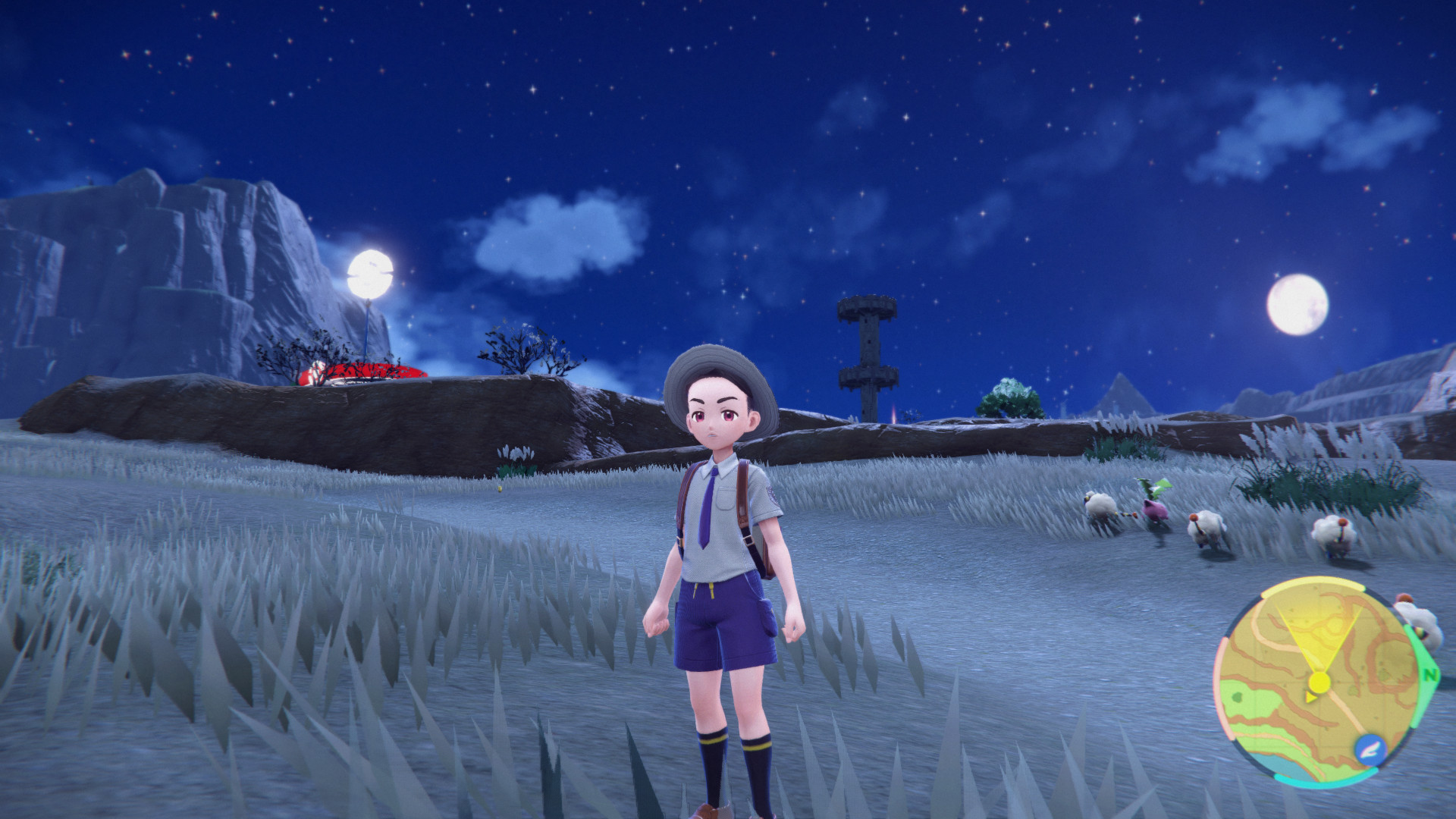Click the yellow player position marker
1456x819 pixels.
[1319, 682]
